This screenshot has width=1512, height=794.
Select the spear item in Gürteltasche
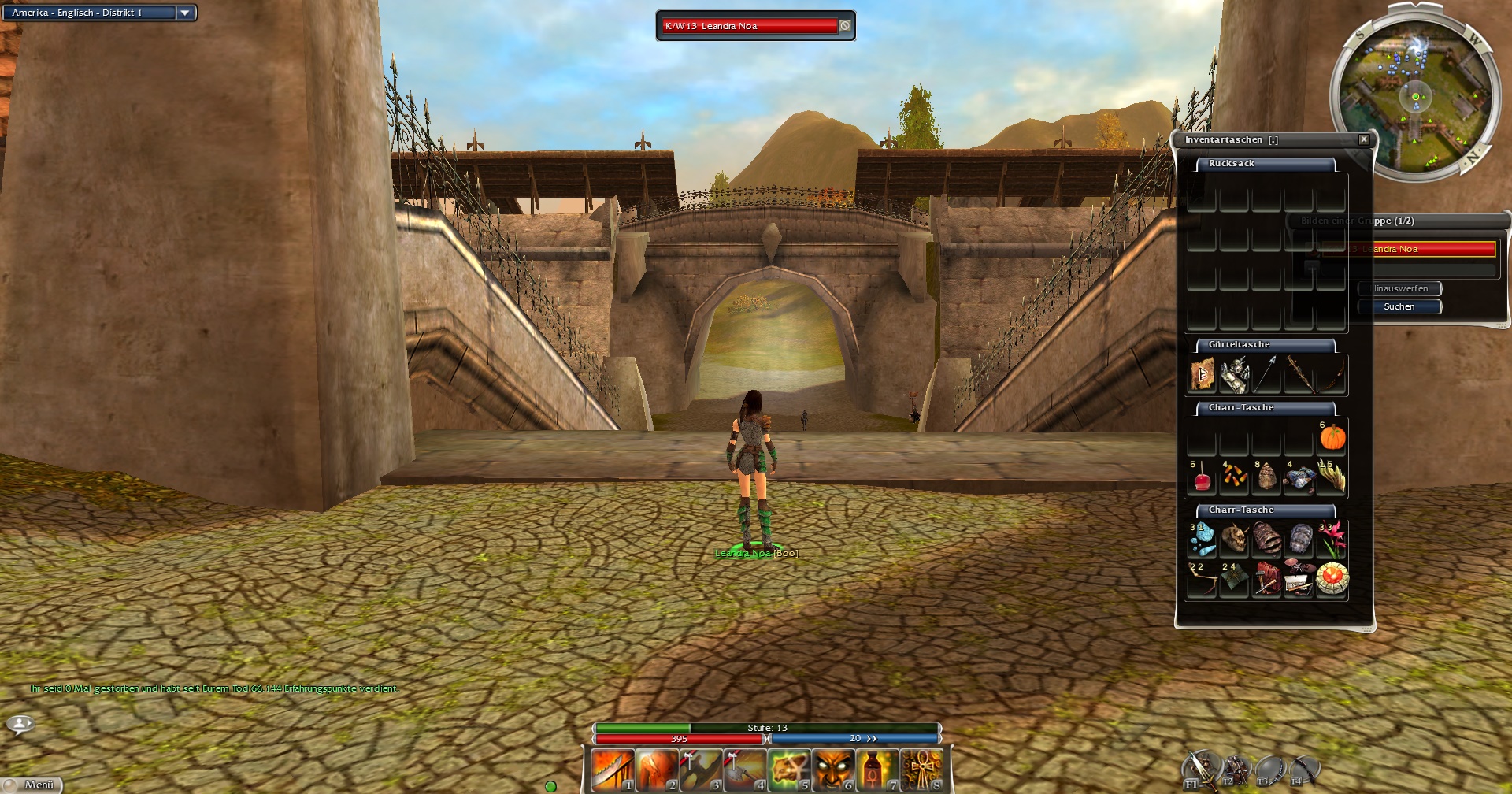tap(1266, 375)
